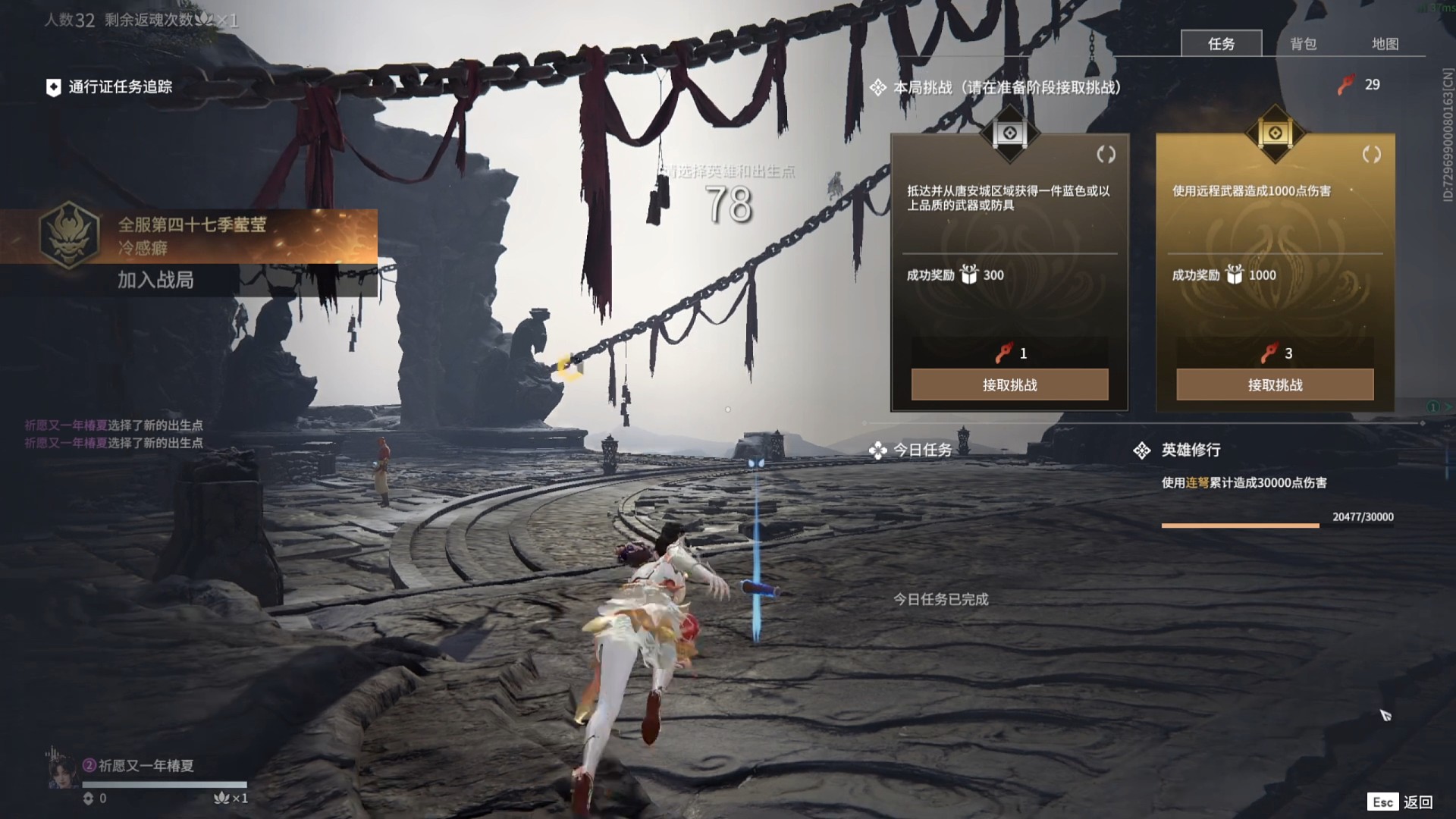Click the Esc 返回 button
This screenshot has height=819, width=1456.
[1401, 802]
